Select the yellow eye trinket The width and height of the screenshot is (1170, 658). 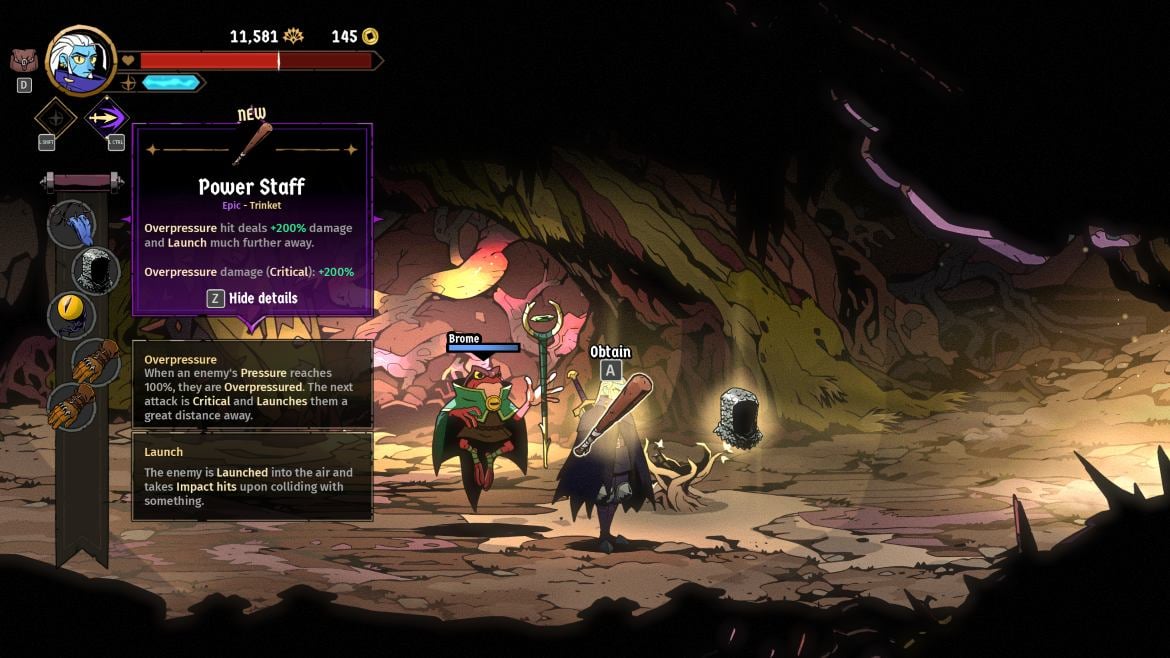[x=72, y=315]
